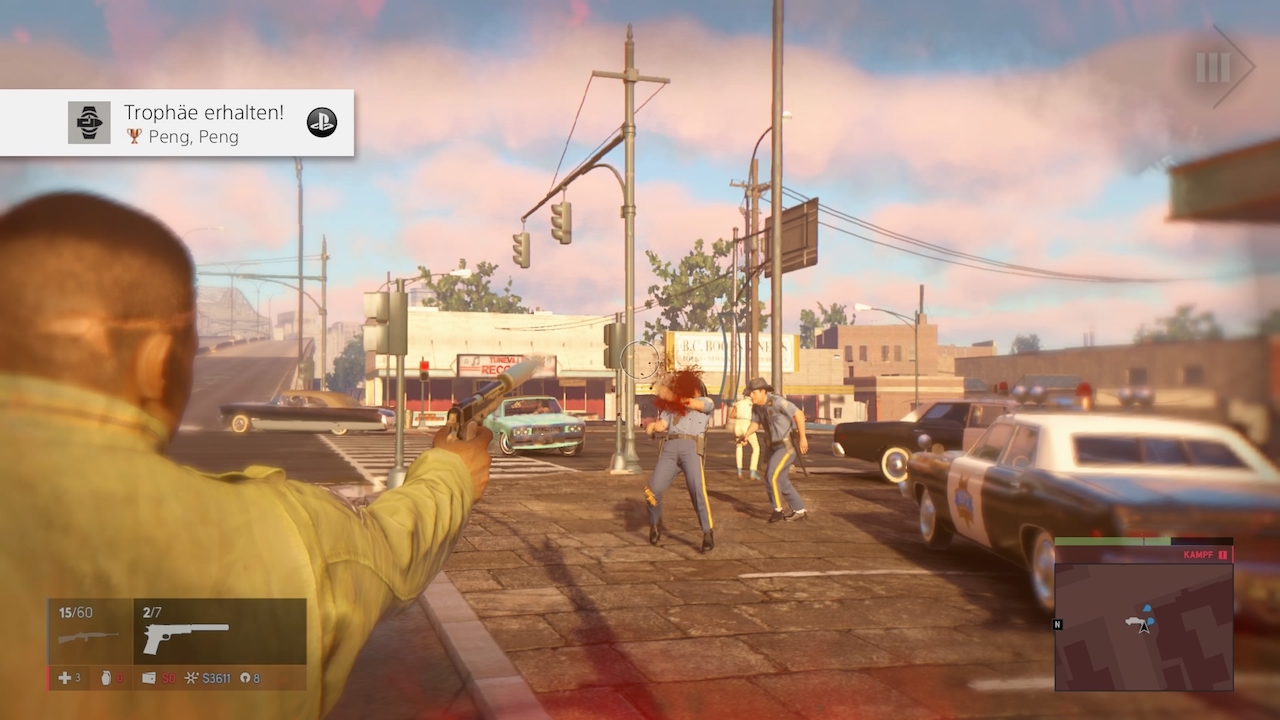Open the minimap
This screenshot has height=720, width=1280.
click(x=1144, y=626)
